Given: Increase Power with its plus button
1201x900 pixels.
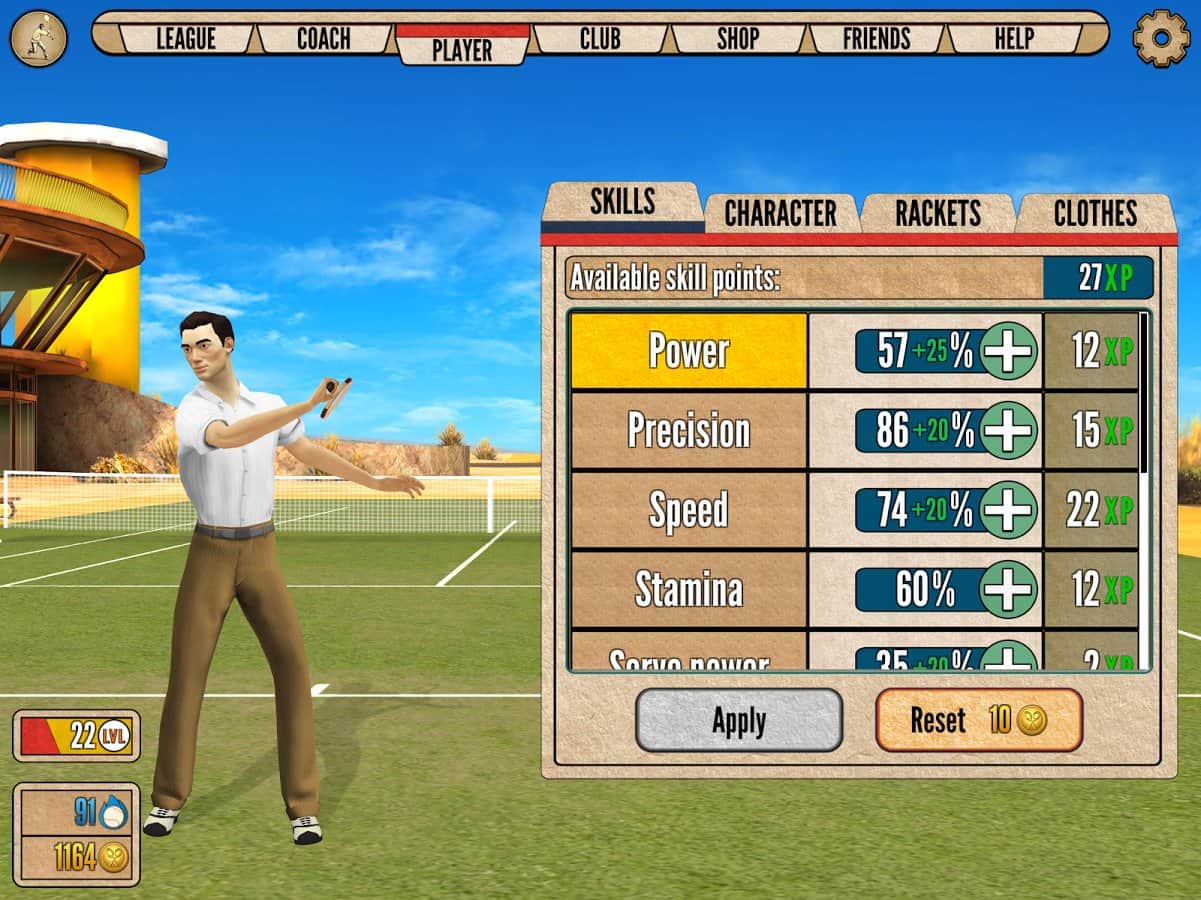Looking at the screenshot, I should [1008, 351].
